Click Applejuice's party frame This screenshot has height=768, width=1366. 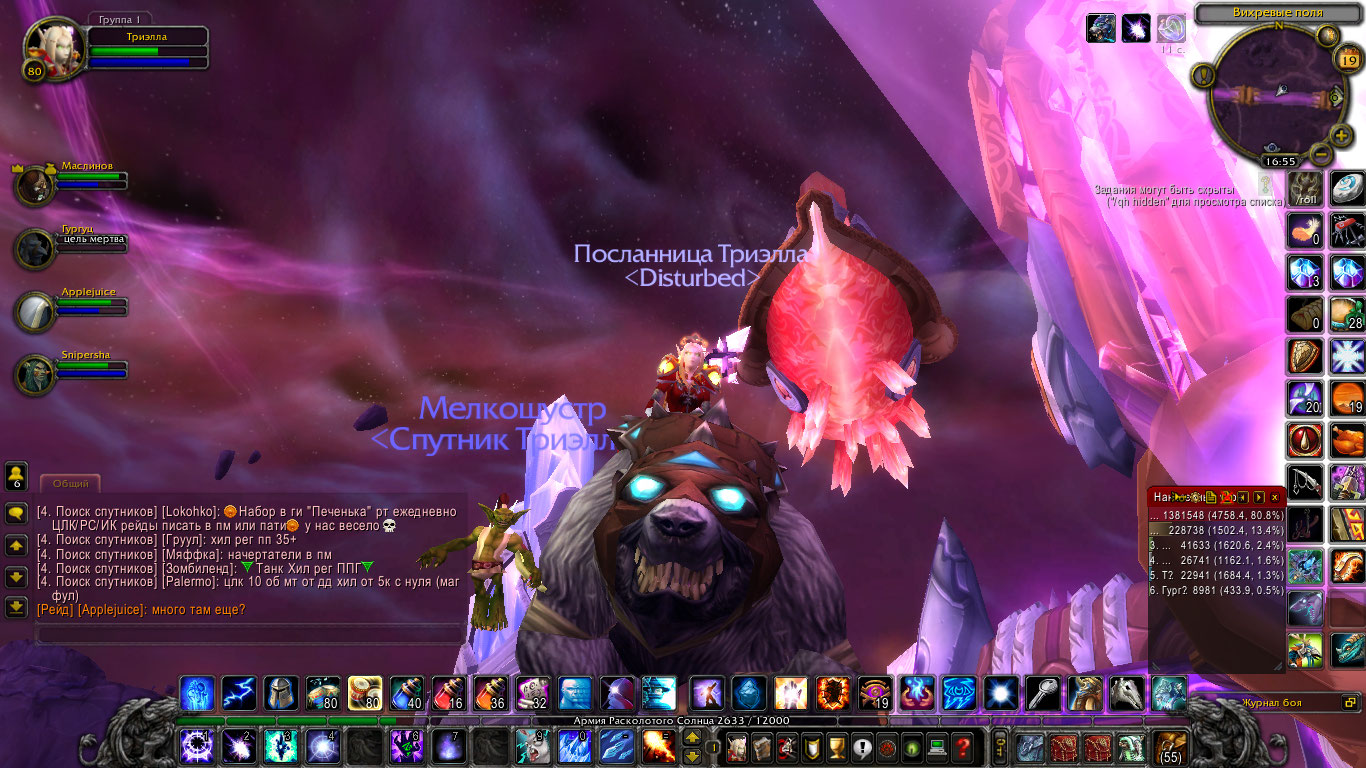pos(36,310)
